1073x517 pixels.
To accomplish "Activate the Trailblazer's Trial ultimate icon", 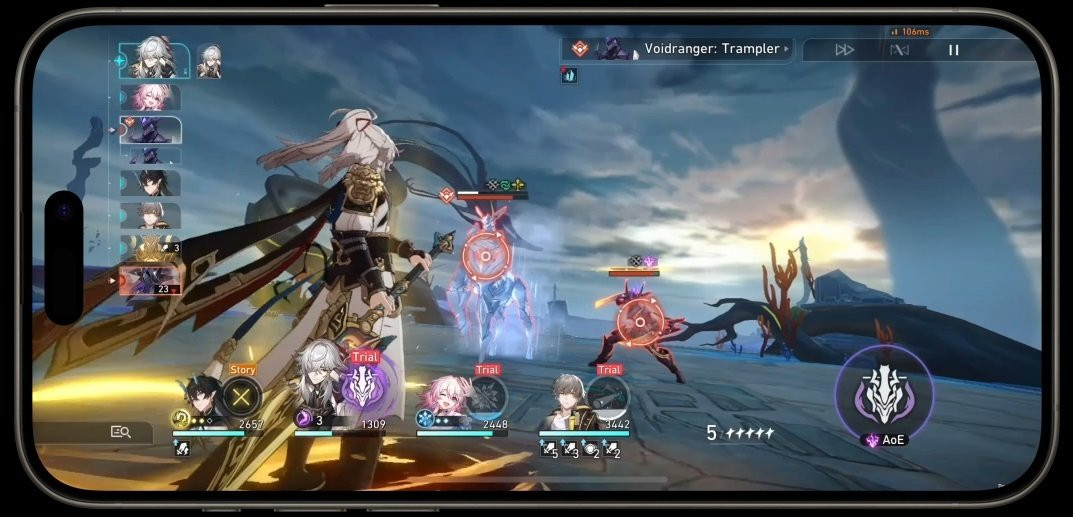I will pyautogui.click(x=608, y=396).
